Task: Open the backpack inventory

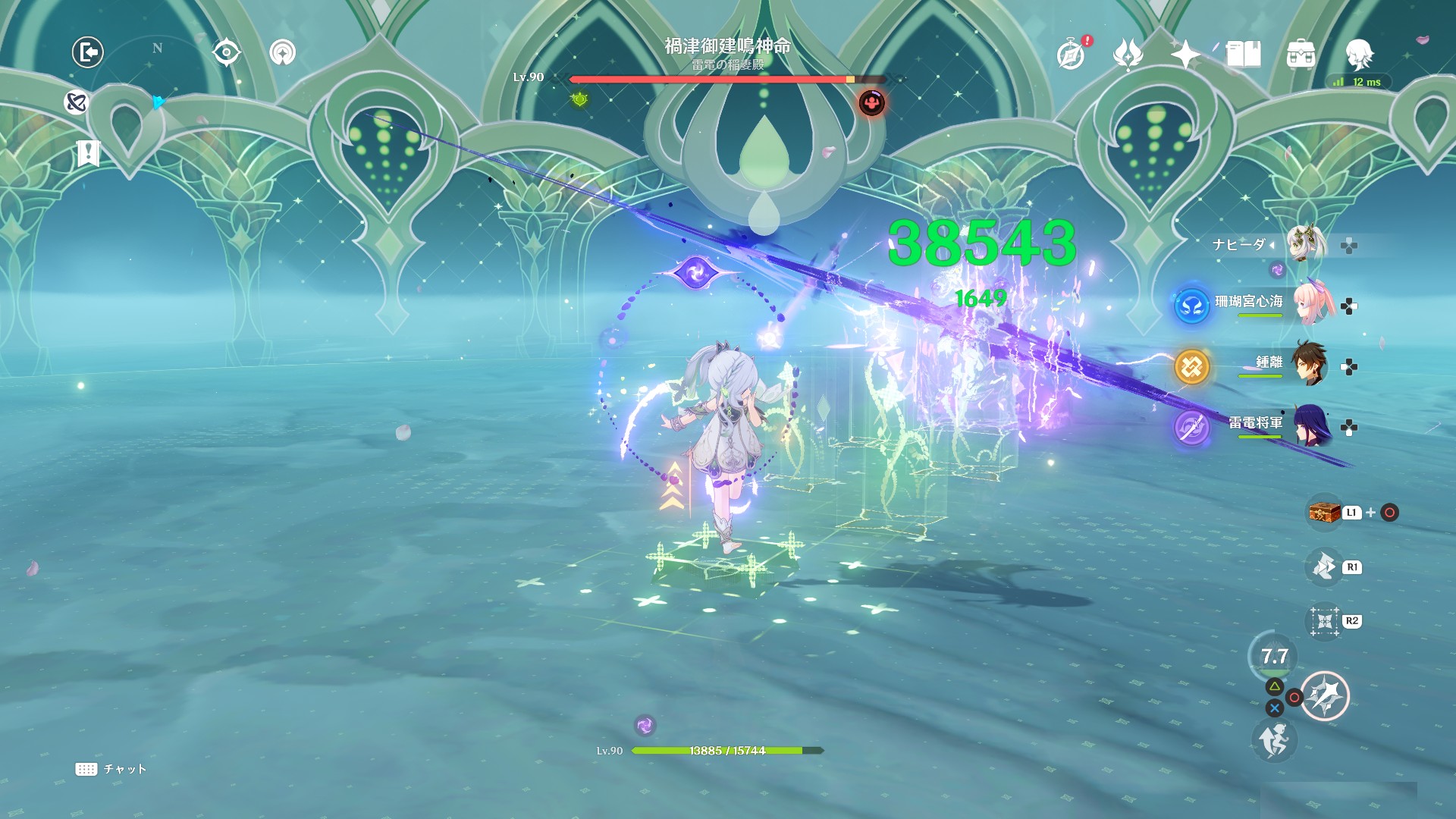Action: tap(1301, 54)
